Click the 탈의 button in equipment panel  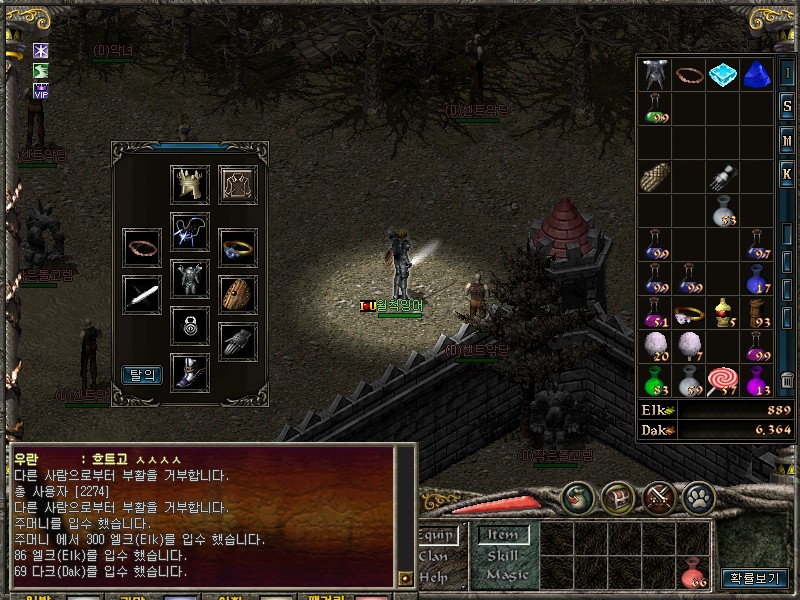[142, 375]
